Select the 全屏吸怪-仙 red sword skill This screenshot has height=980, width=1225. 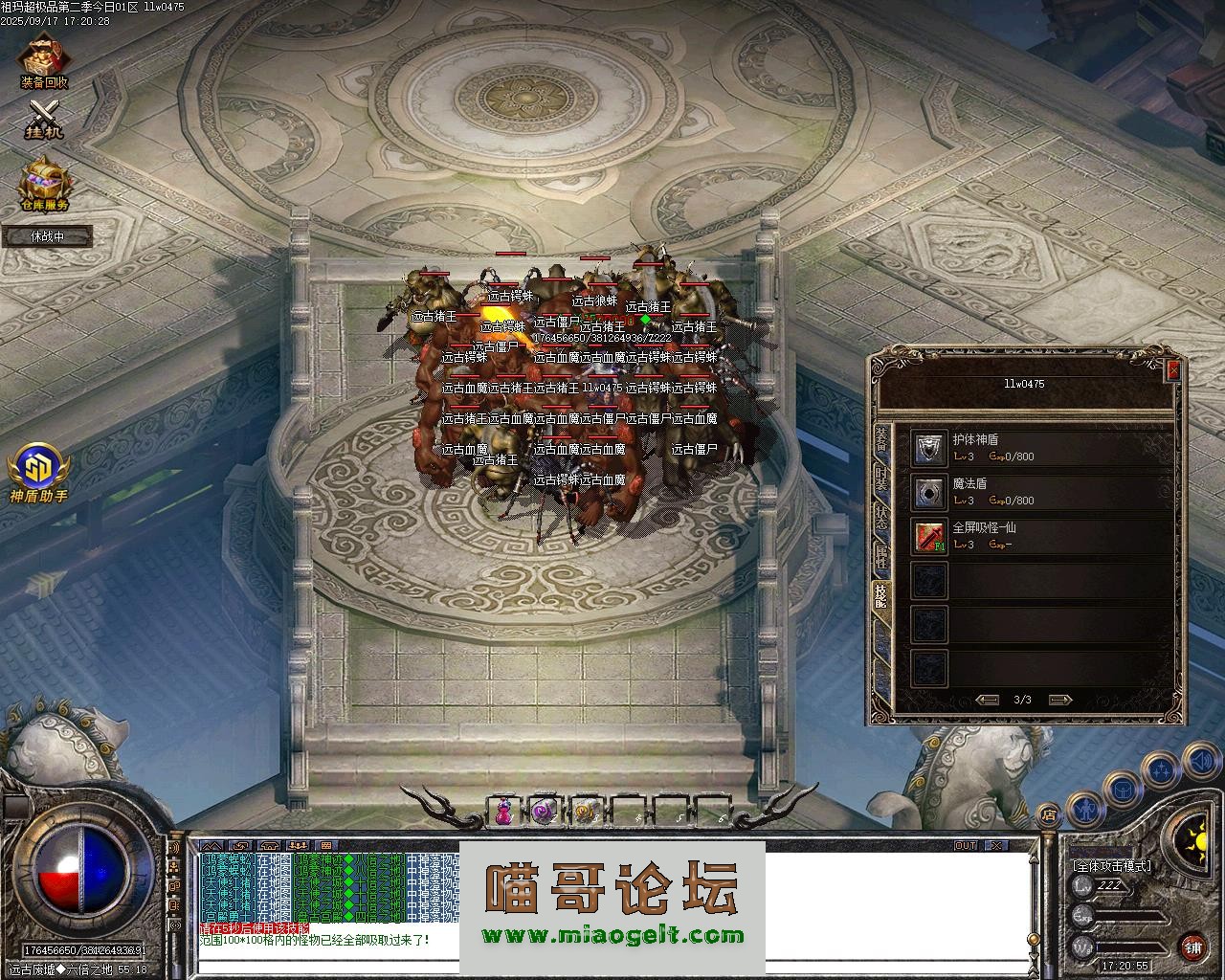(x=928, y=536)
